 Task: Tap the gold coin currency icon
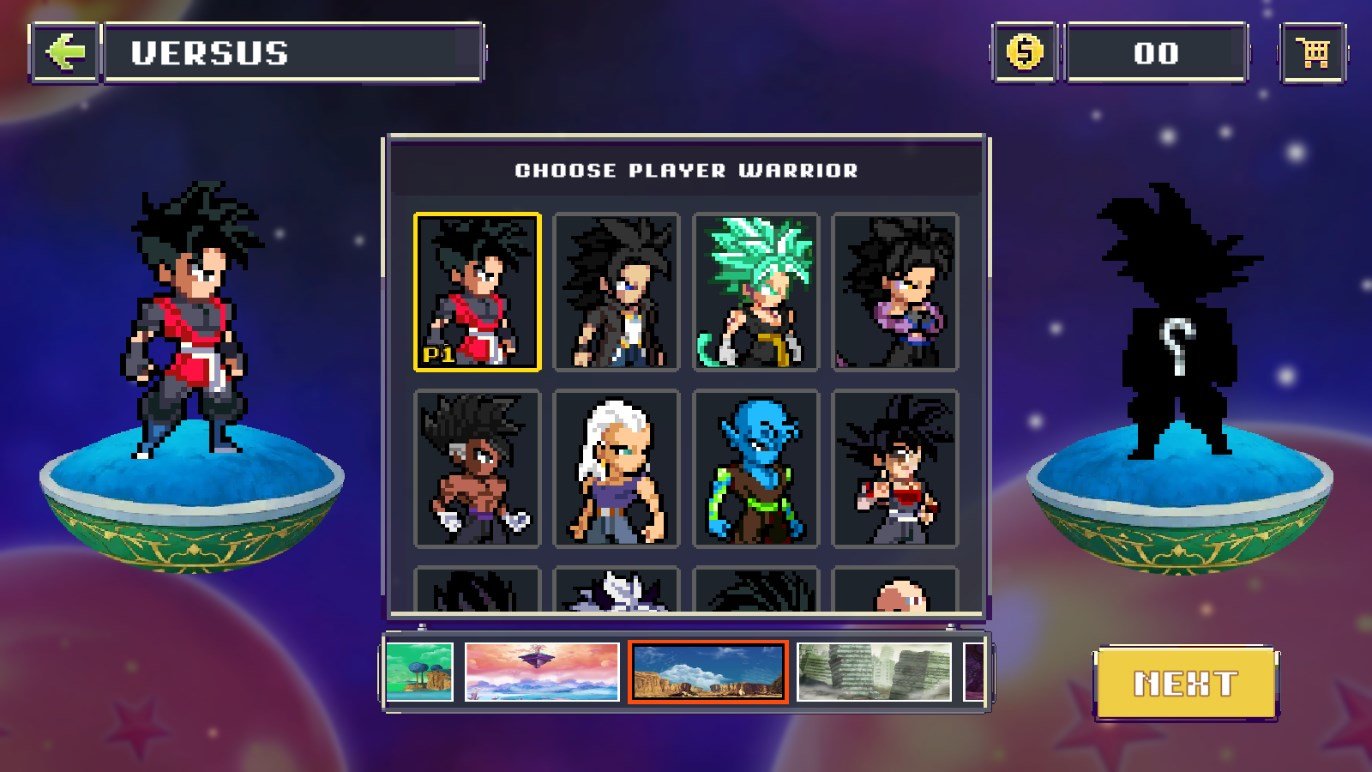coord(1024,52)
